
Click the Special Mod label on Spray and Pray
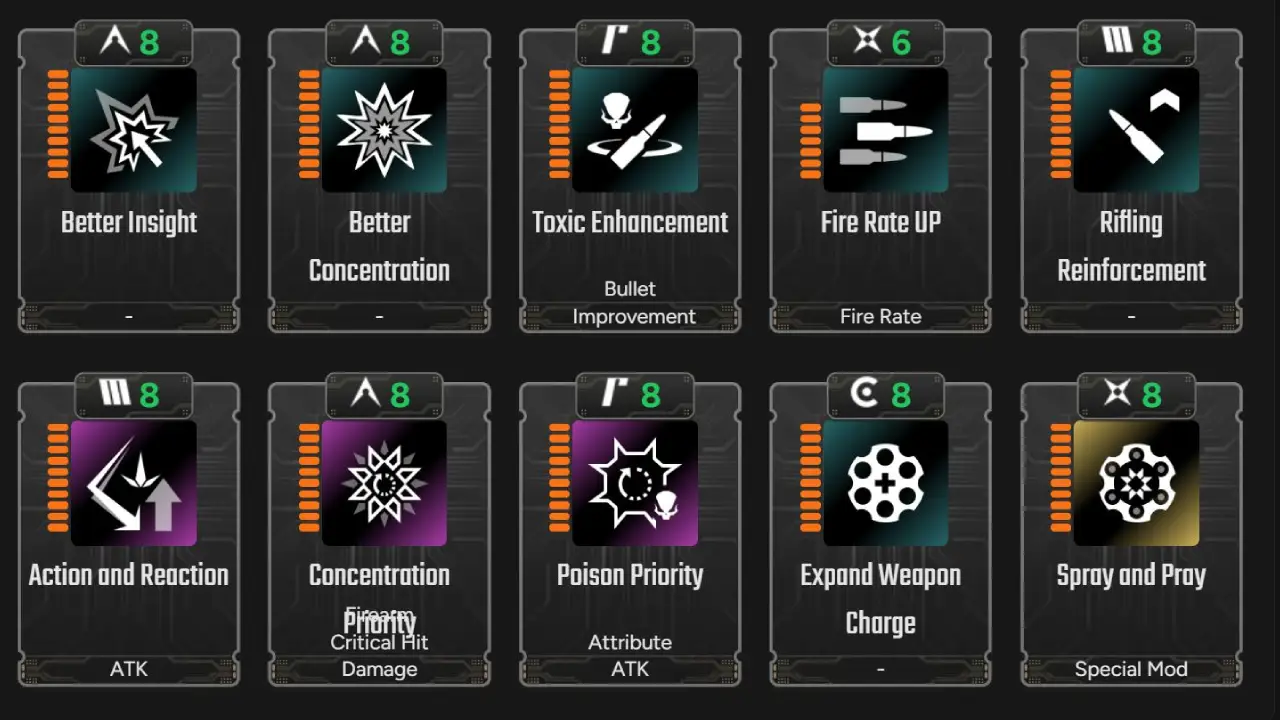click(x=1131, y=669)
